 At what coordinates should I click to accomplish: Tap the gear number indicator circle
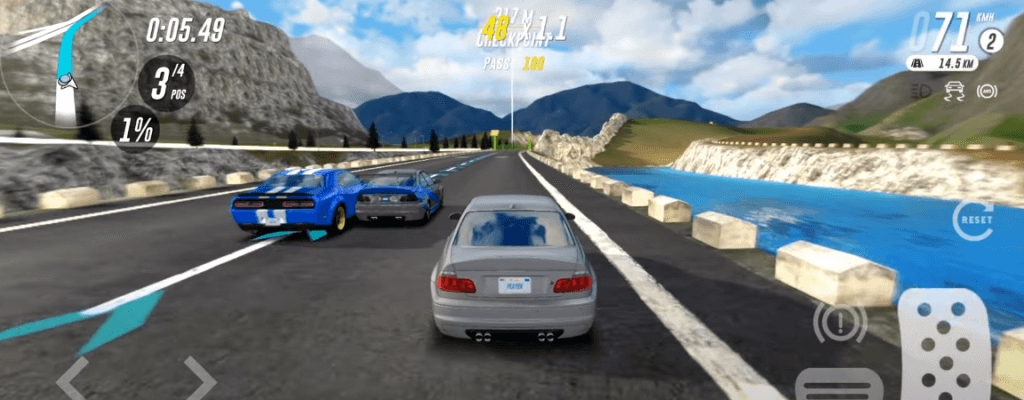tap(990, 41)
